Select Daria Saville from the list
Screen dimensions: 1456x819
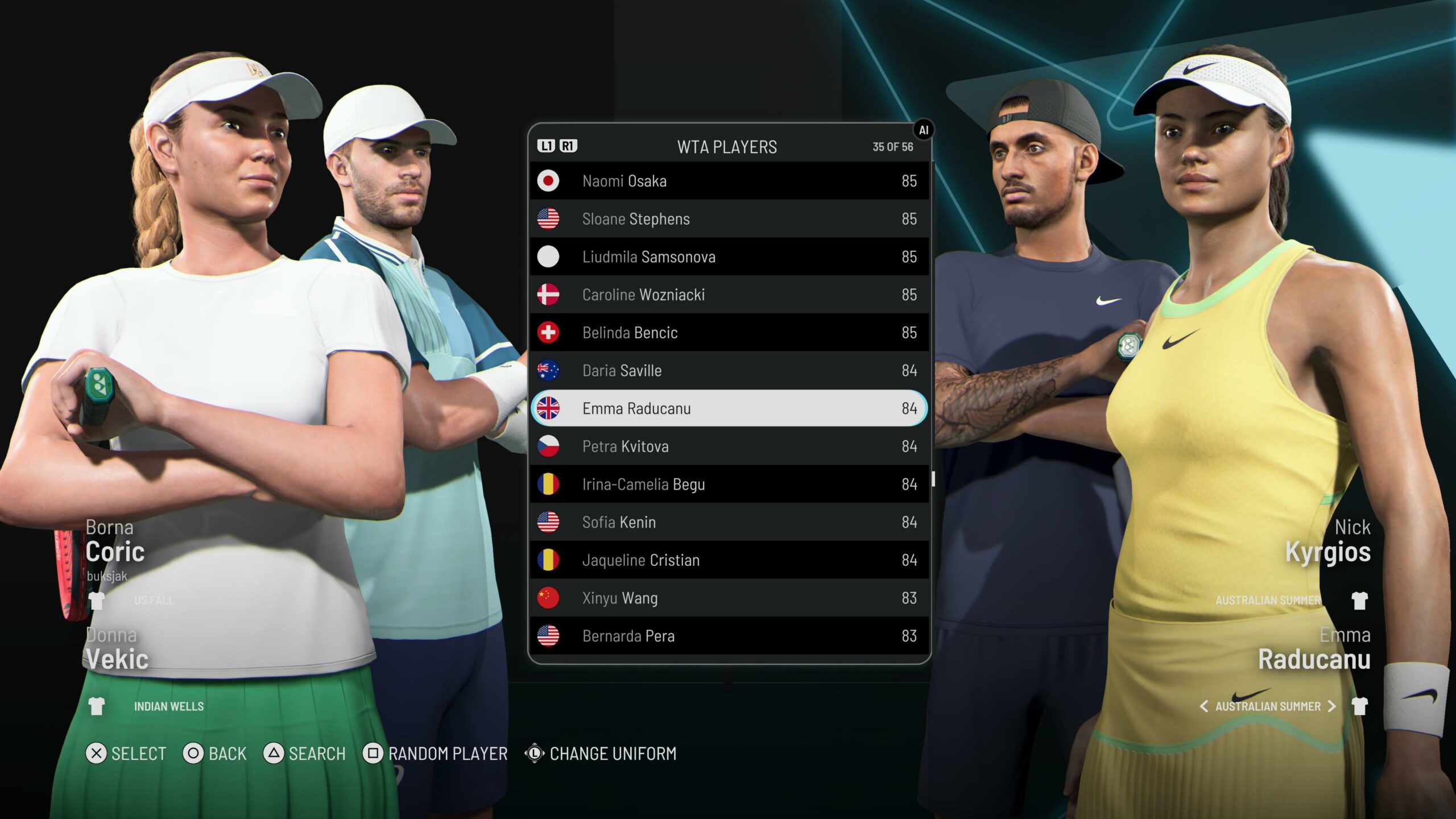point(729,371)
